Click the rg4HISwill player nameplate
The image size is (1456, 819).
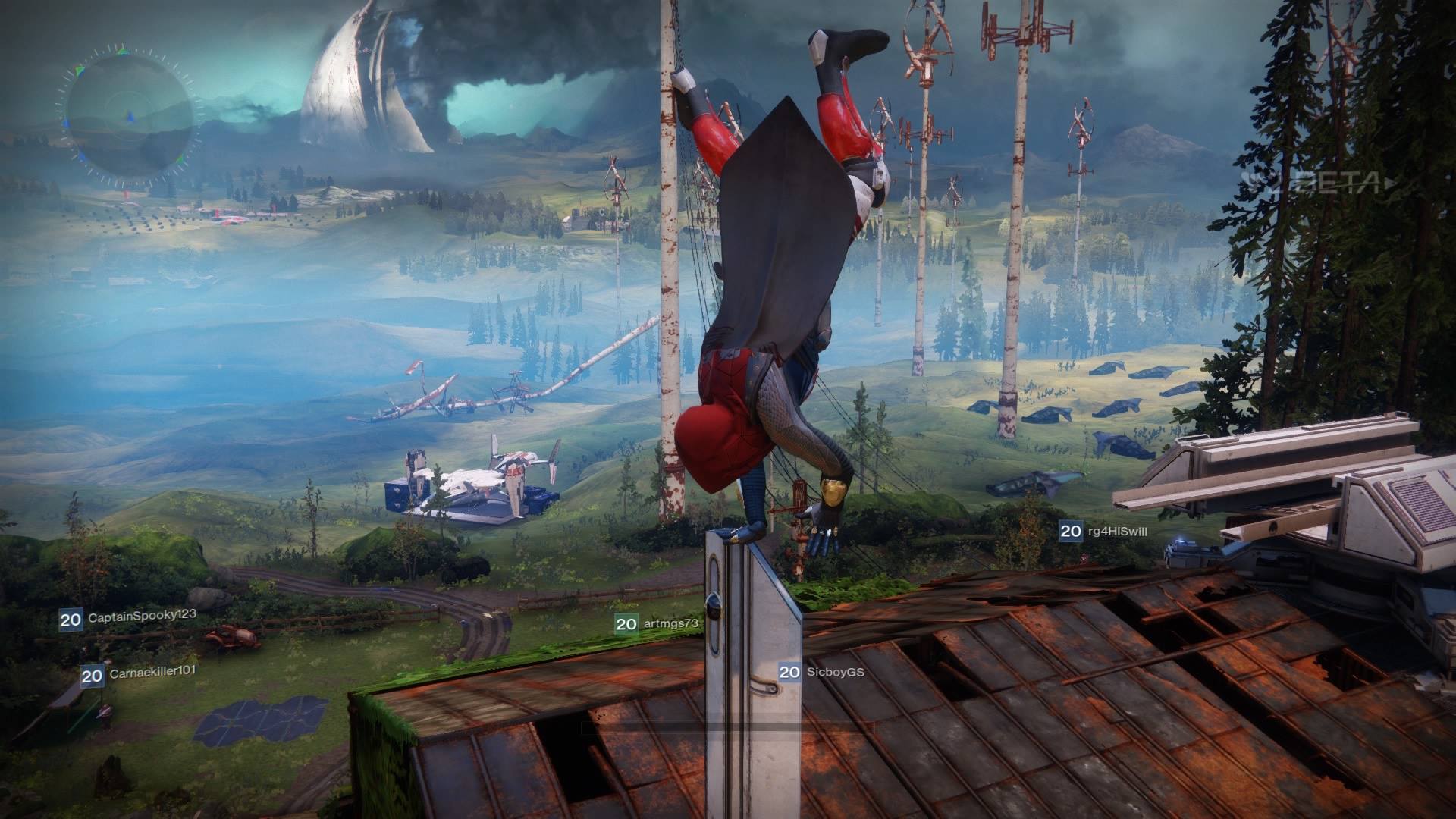pyautogui.click(x=1104, y=531)
